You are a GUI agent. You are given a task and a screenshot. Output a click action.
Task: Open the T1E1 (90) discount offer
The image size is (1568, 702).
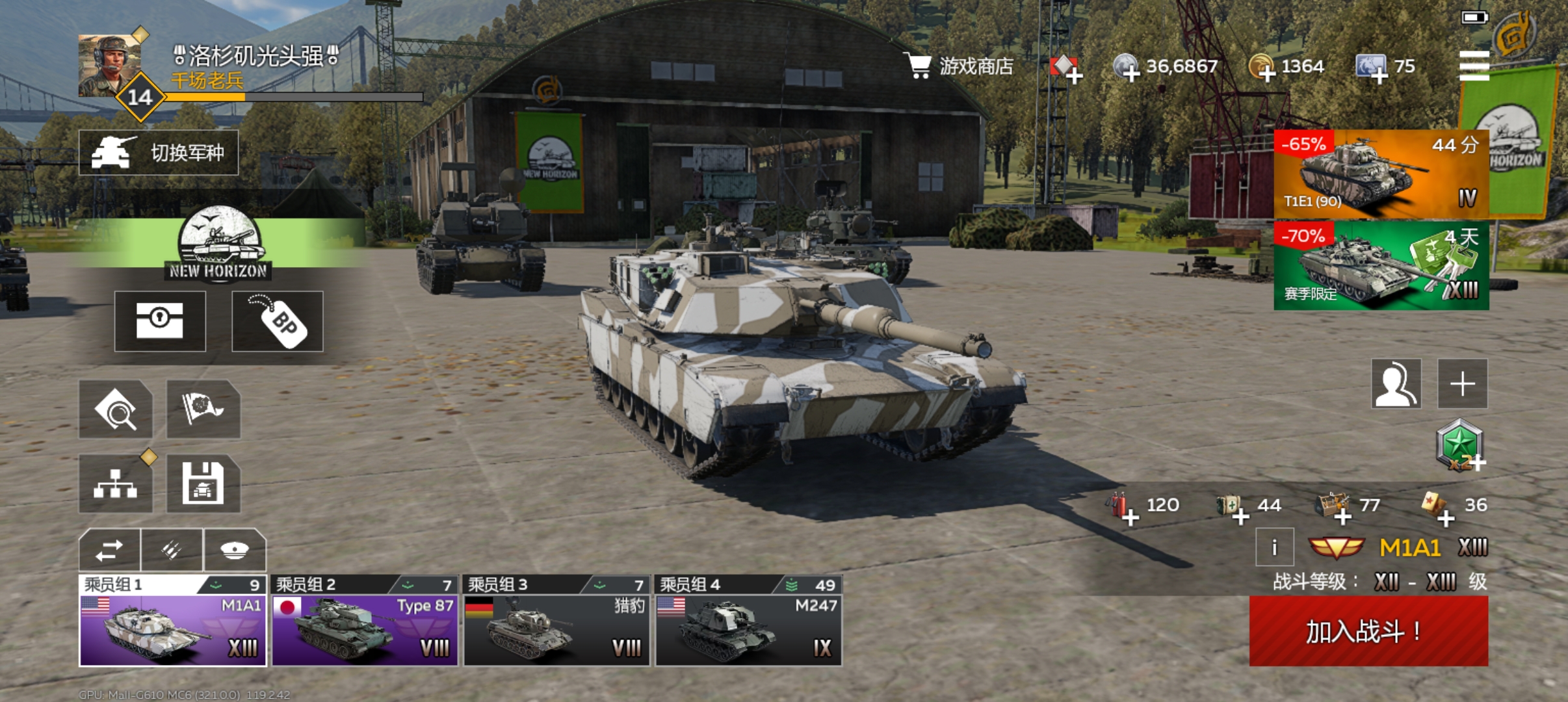(x=1381, y=174)
